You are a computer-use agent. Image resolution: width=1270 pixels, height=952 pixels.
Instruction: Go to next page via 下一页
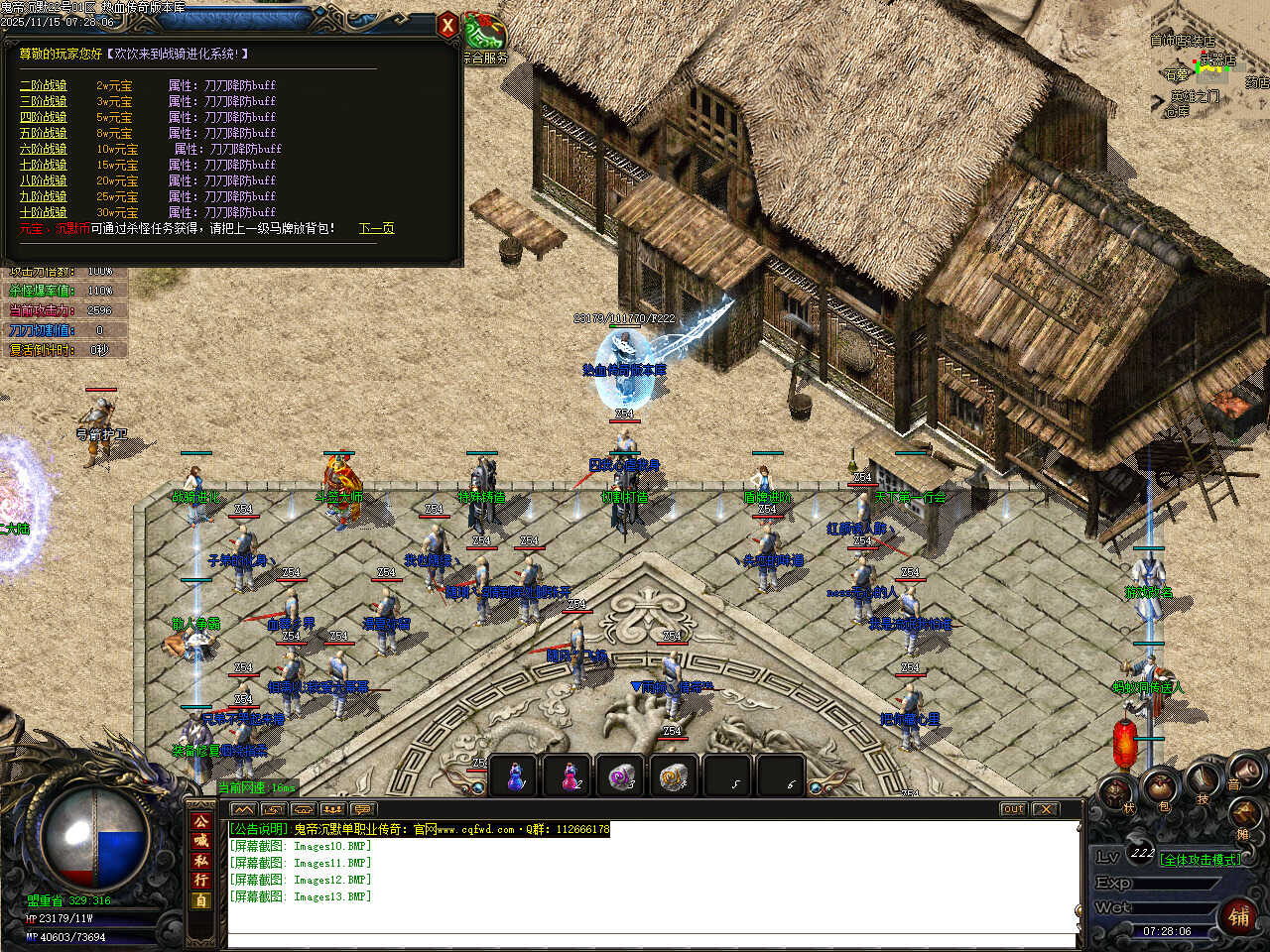376,228
